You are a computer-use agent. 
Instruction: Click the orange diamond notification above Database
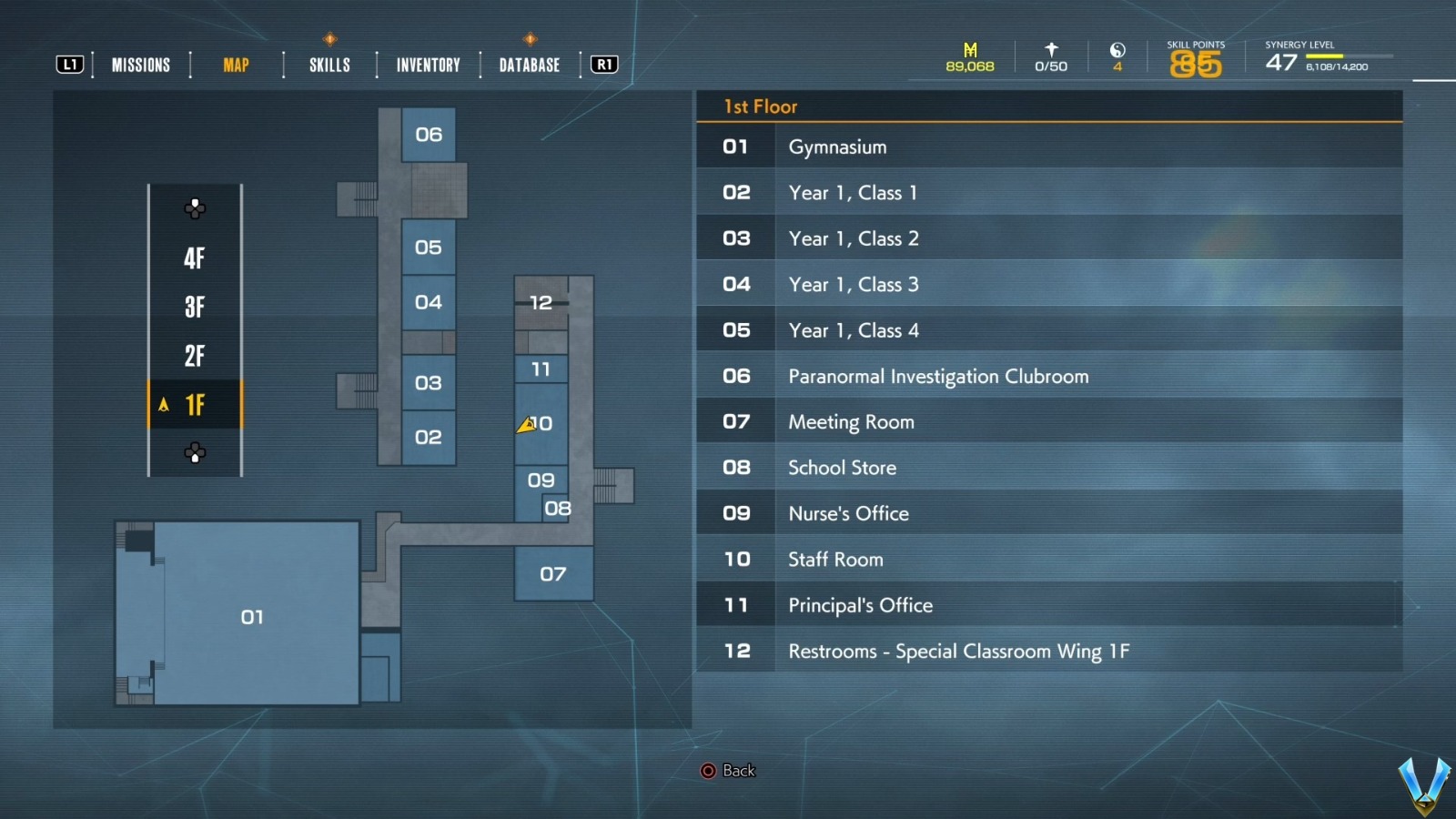[x=528, y=39]
